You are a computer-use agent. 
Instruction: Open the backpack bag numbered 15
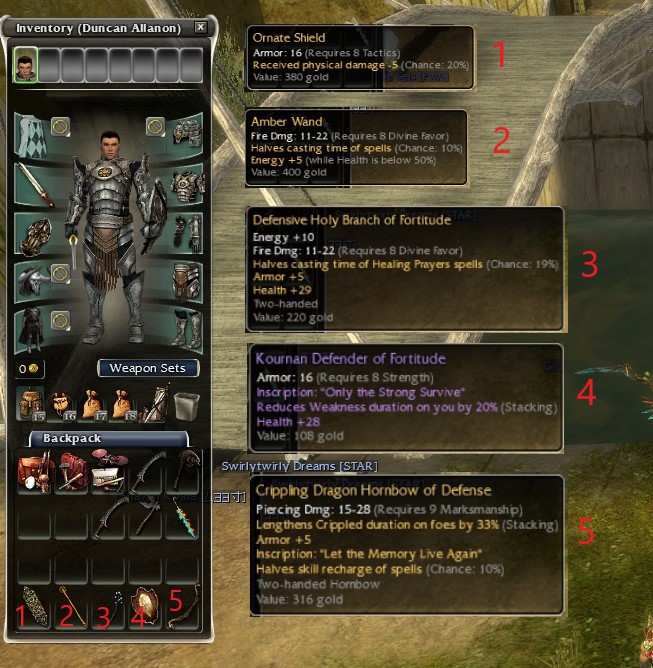click(x=30, y=403)
